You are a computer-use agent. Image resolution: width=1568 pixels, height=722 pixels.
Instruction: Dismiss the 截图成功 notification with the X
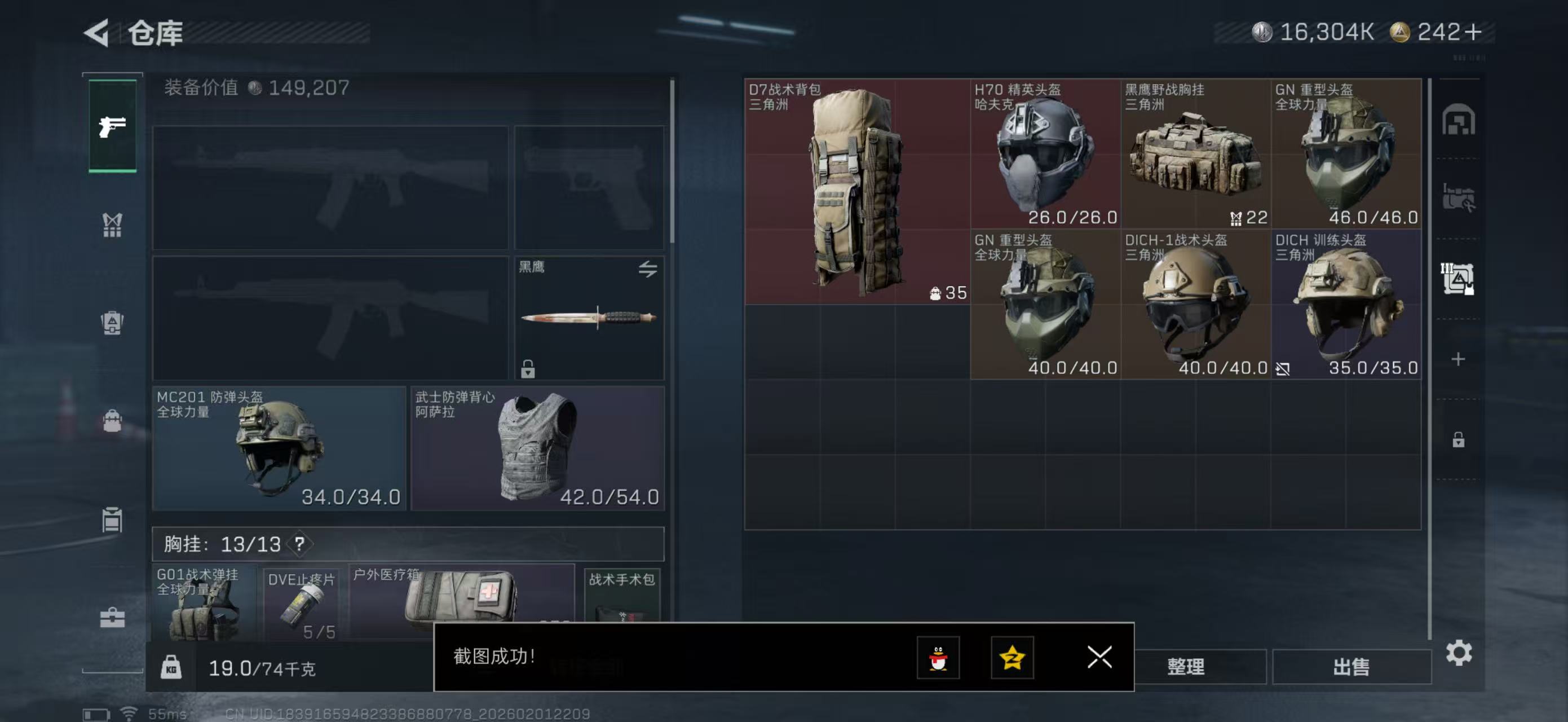pyautogui.click(x=1099, y=658)
